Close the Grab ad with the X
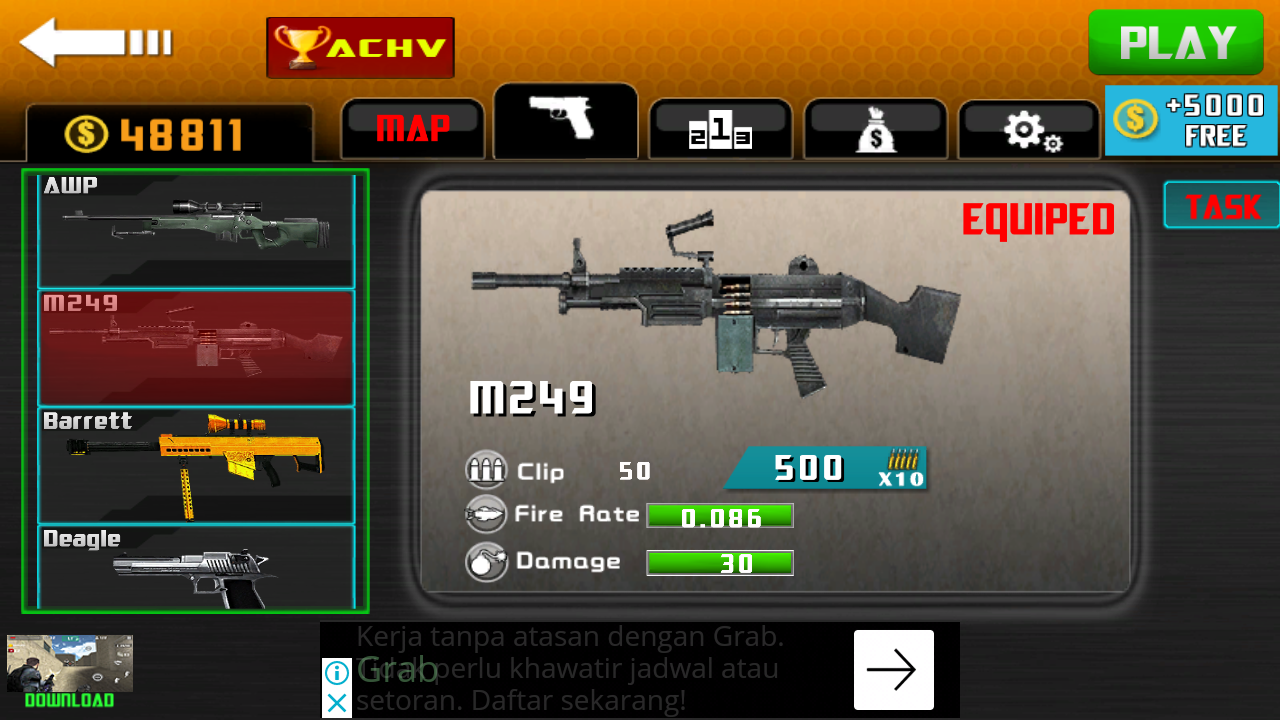Screen dimensions: 1280x720 tap(338, 703)
